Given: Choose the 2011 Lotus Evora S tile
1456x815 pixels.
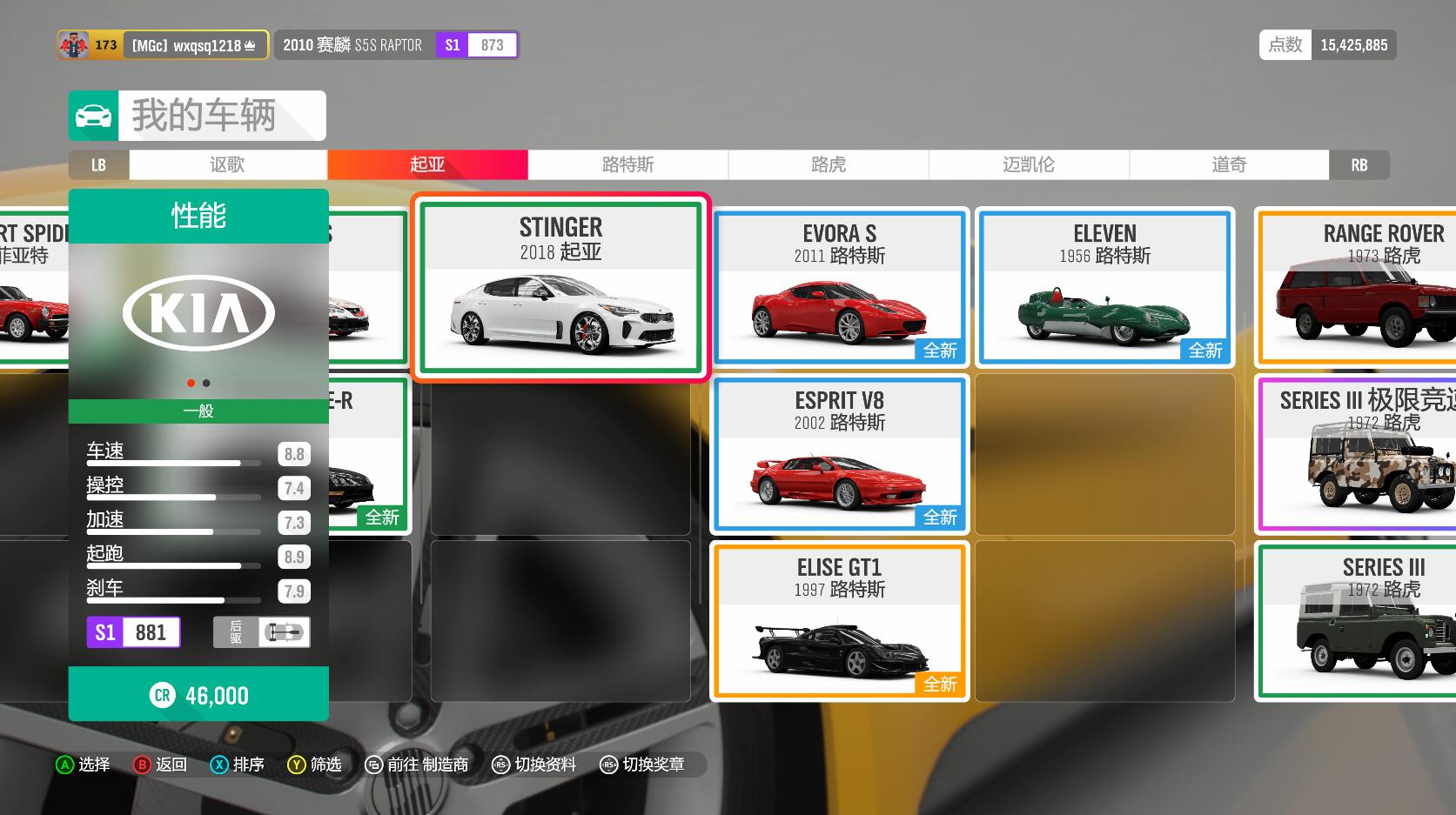Looking at the screenshot, I should (x=839, y=287).
